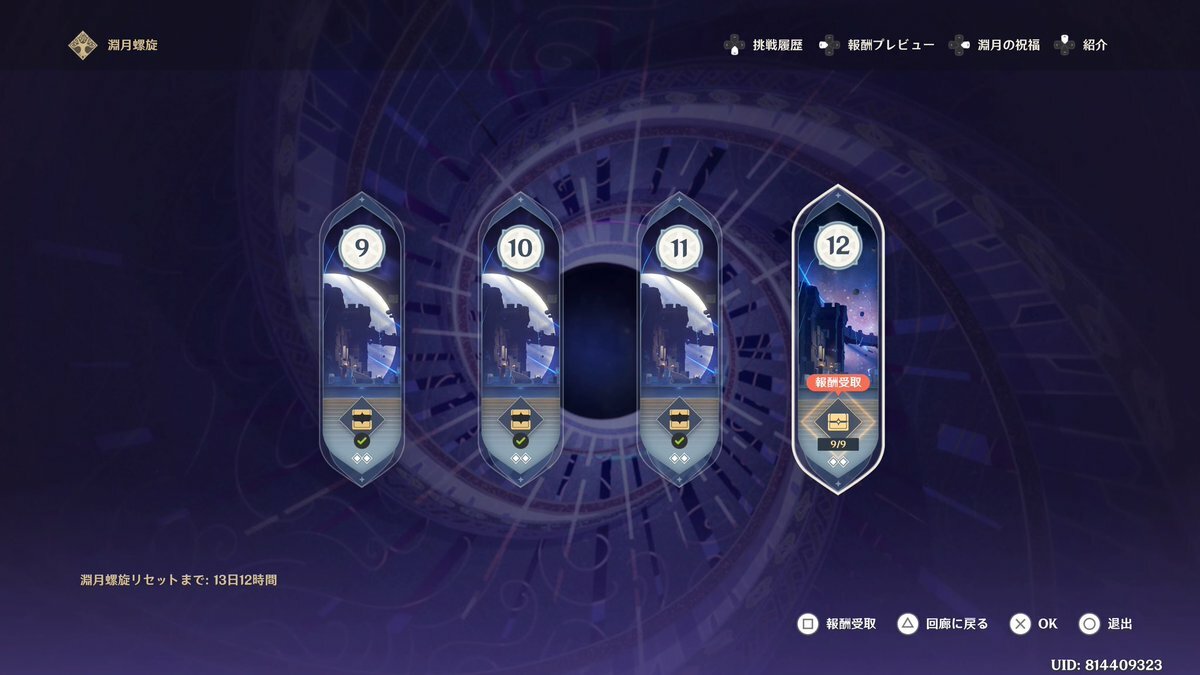Select the highlighted floor 12 card

[838, 310]
